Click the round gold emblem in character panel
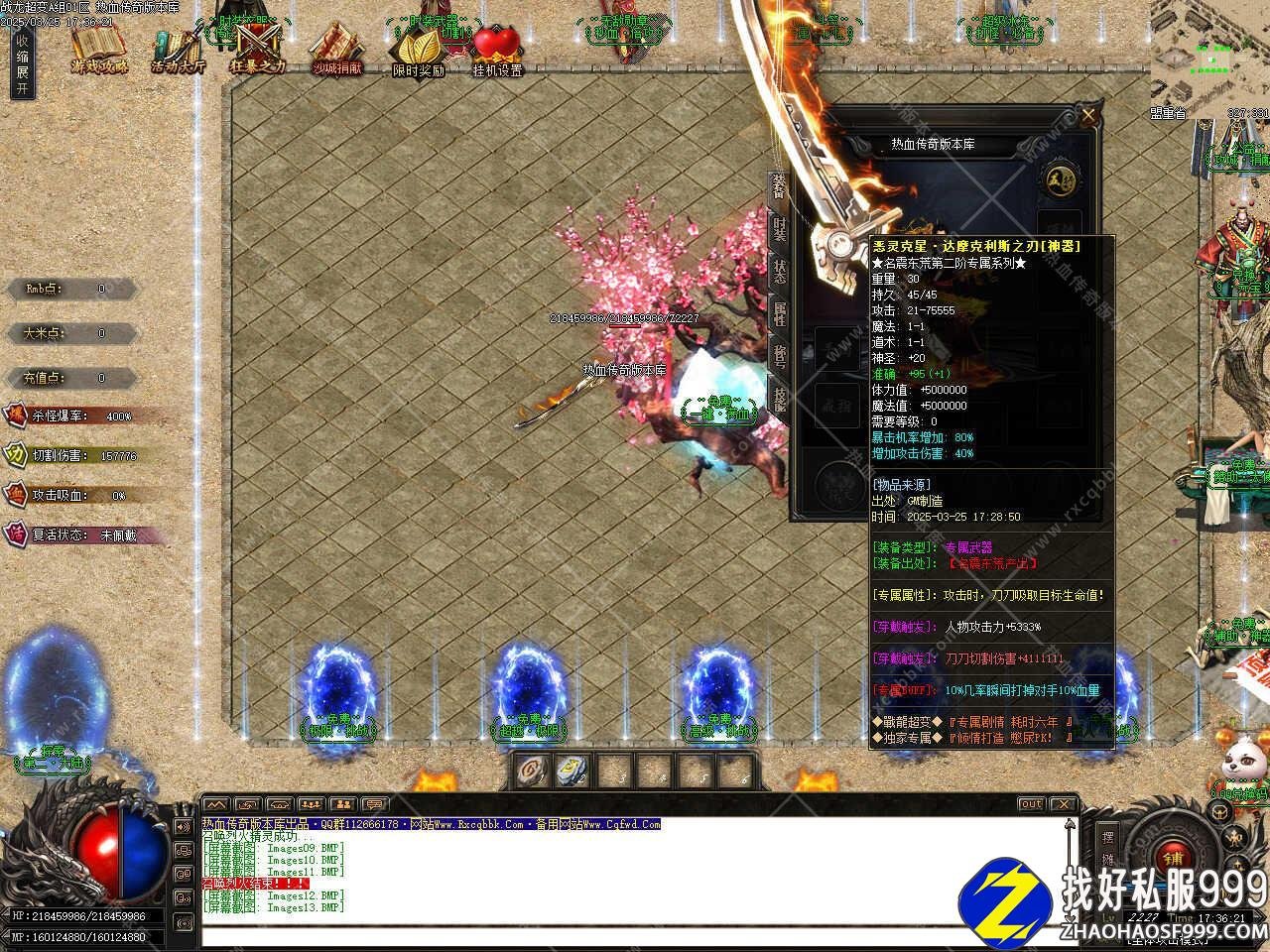Image resolution: width=1270 pixels, height=952 pixels. pyautogui.click(x=1058, y=179)
